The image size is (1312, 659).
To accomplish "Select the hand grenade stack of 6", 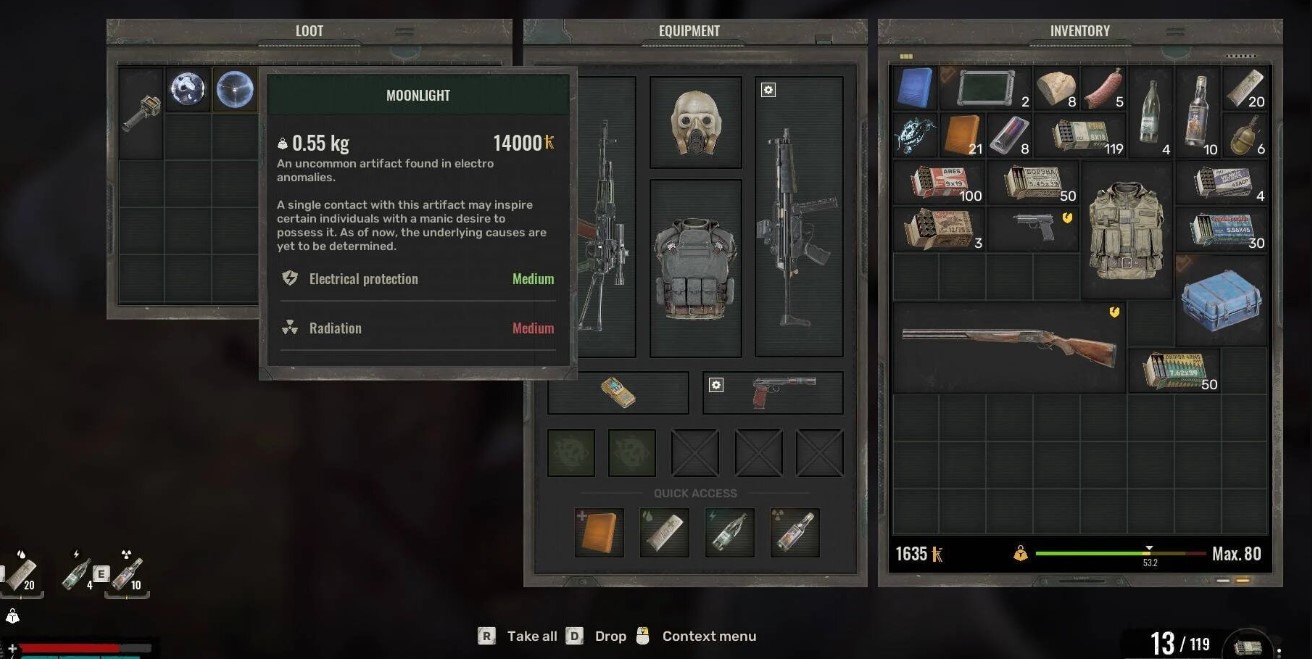I will [1245, 135].
